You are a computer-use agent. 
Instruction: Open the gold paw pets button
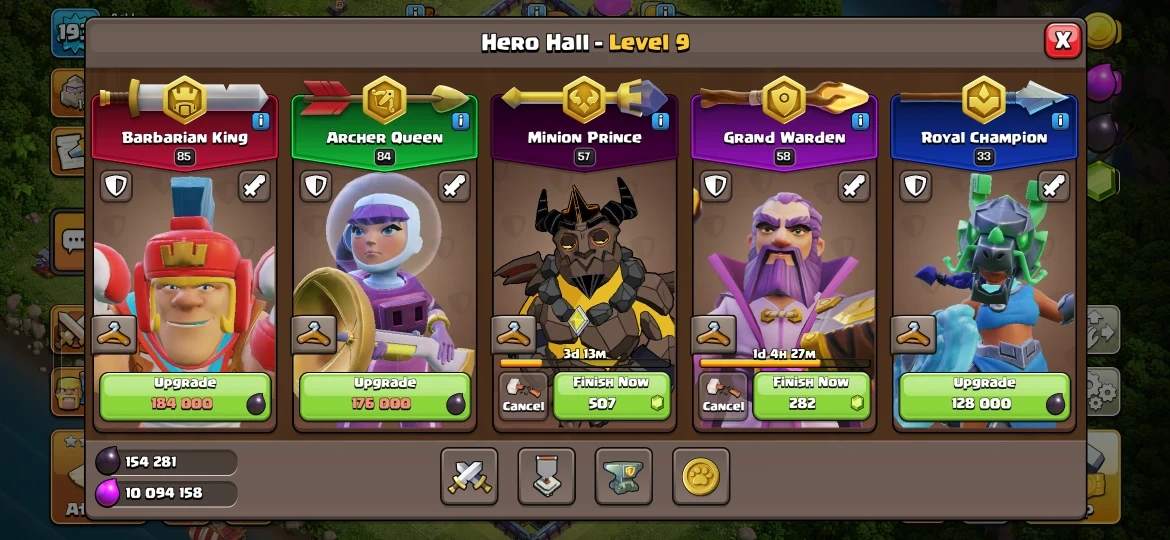click(701, 476)
